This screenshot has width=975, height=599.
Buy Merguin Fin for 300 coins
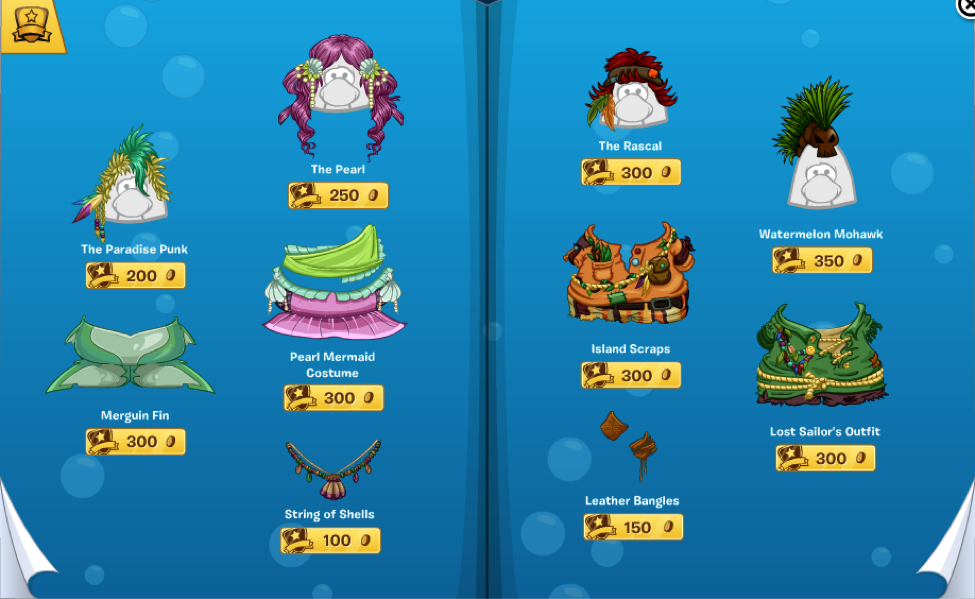point(136,441)
